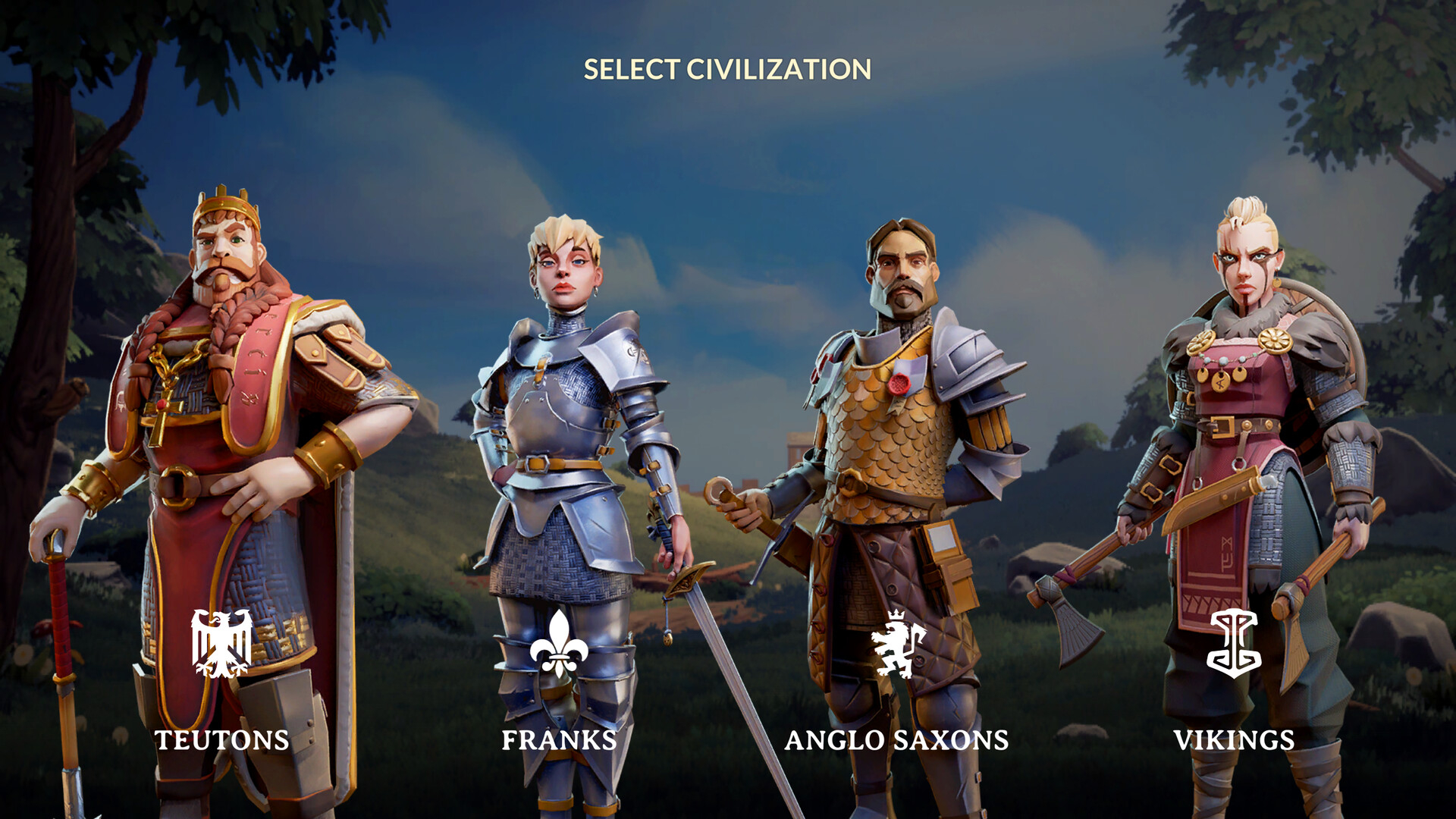Click the Teutons eagle emblem
Viewport: 1456px width, 819px height.
coord(221,643)
